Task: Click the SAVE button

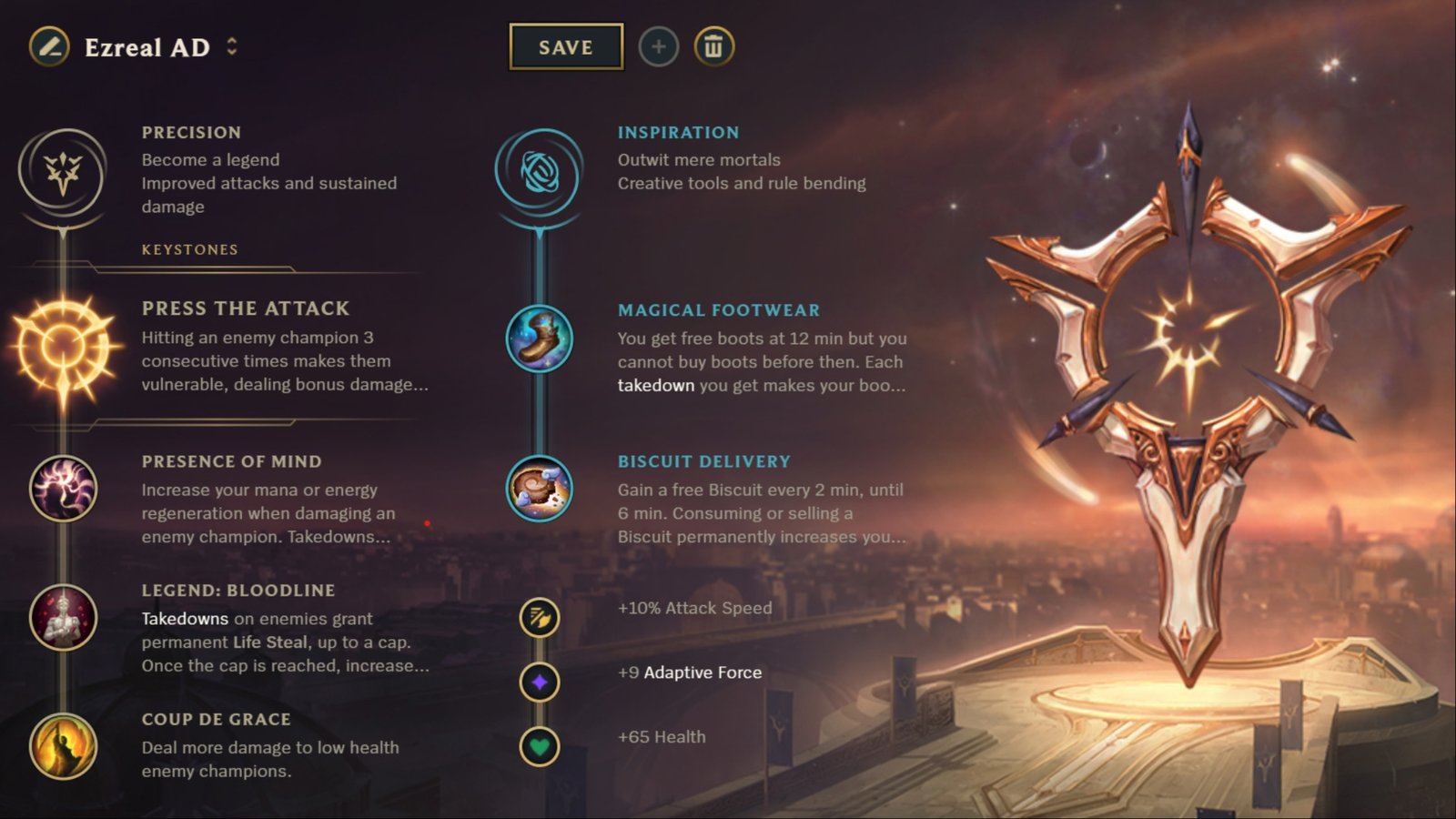Action: coord(565,46)
